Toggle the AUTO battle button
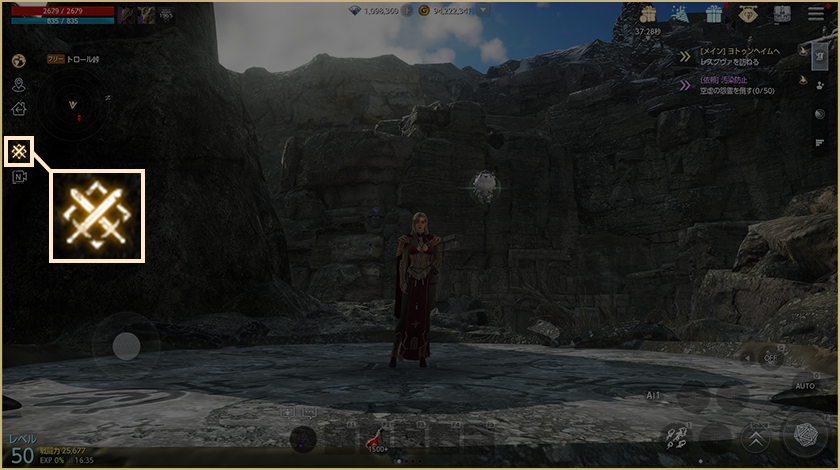Image resolution: width=840 pixels, height=470 pixels. [x=803, y=385]
